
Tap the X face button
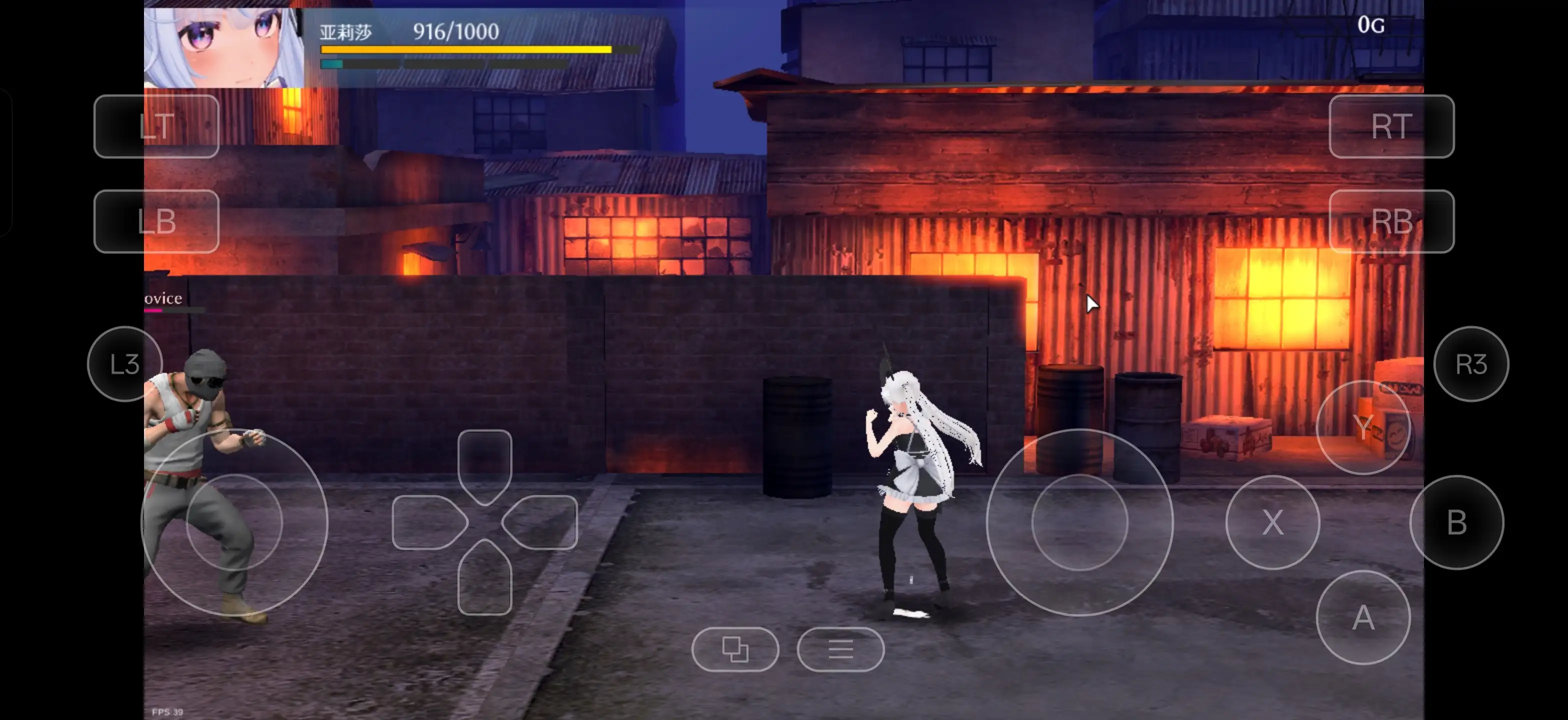pyautogui.click(x=1272, y=522)
